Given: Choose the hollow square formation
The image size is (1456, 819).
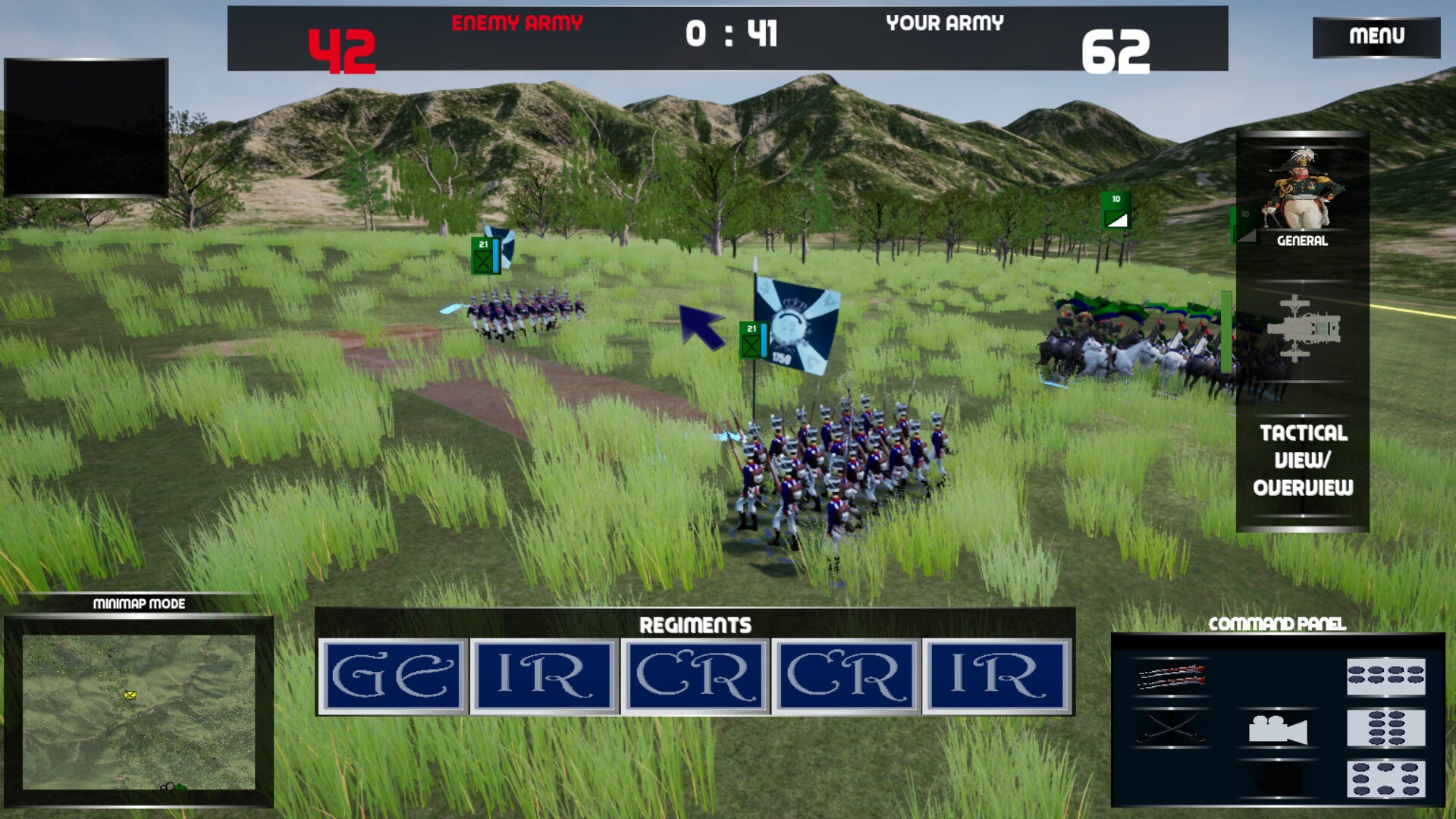Looking at the screenshot, I should 1385,780.
